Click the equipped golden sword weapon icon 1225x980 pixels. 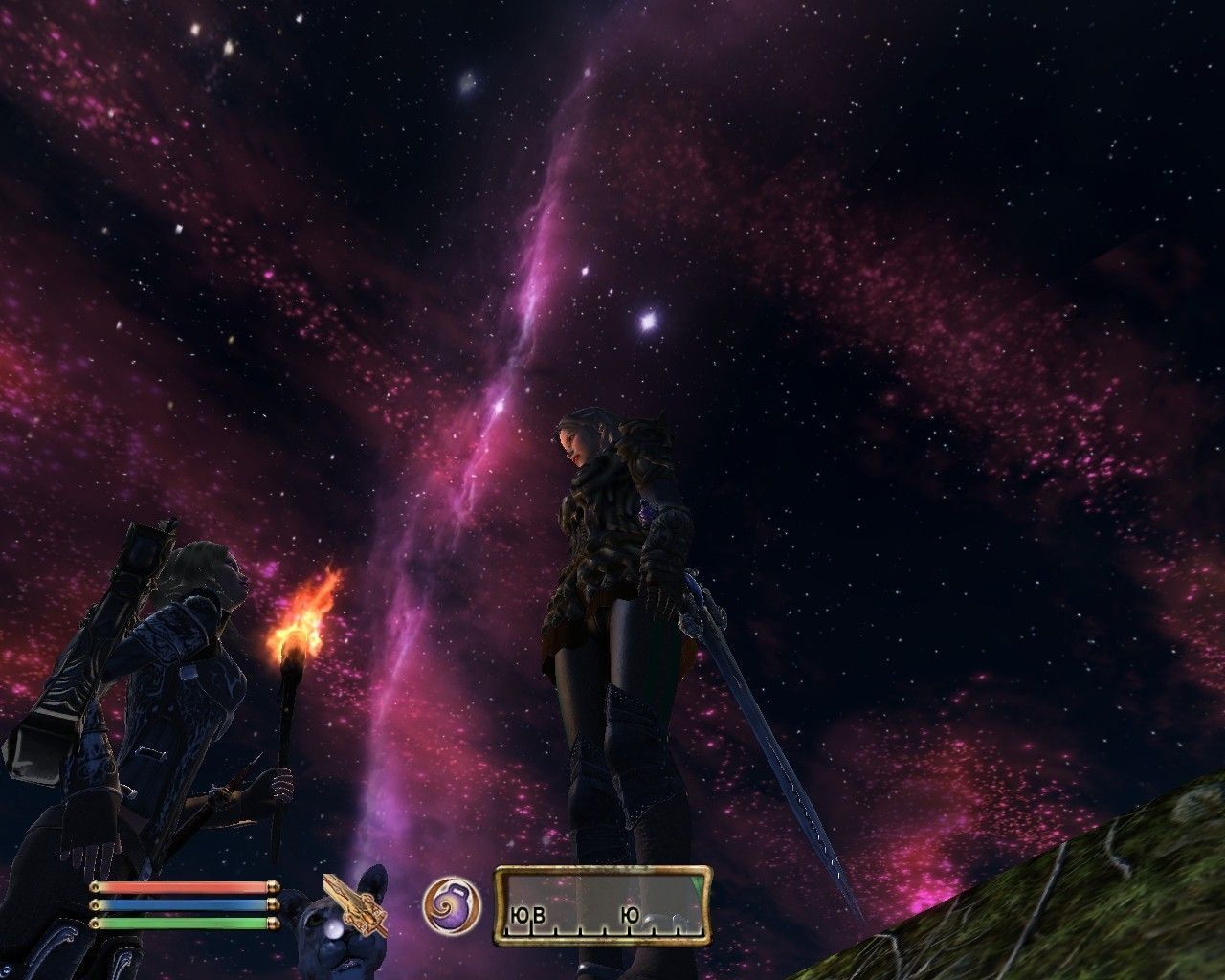point(354,905)
